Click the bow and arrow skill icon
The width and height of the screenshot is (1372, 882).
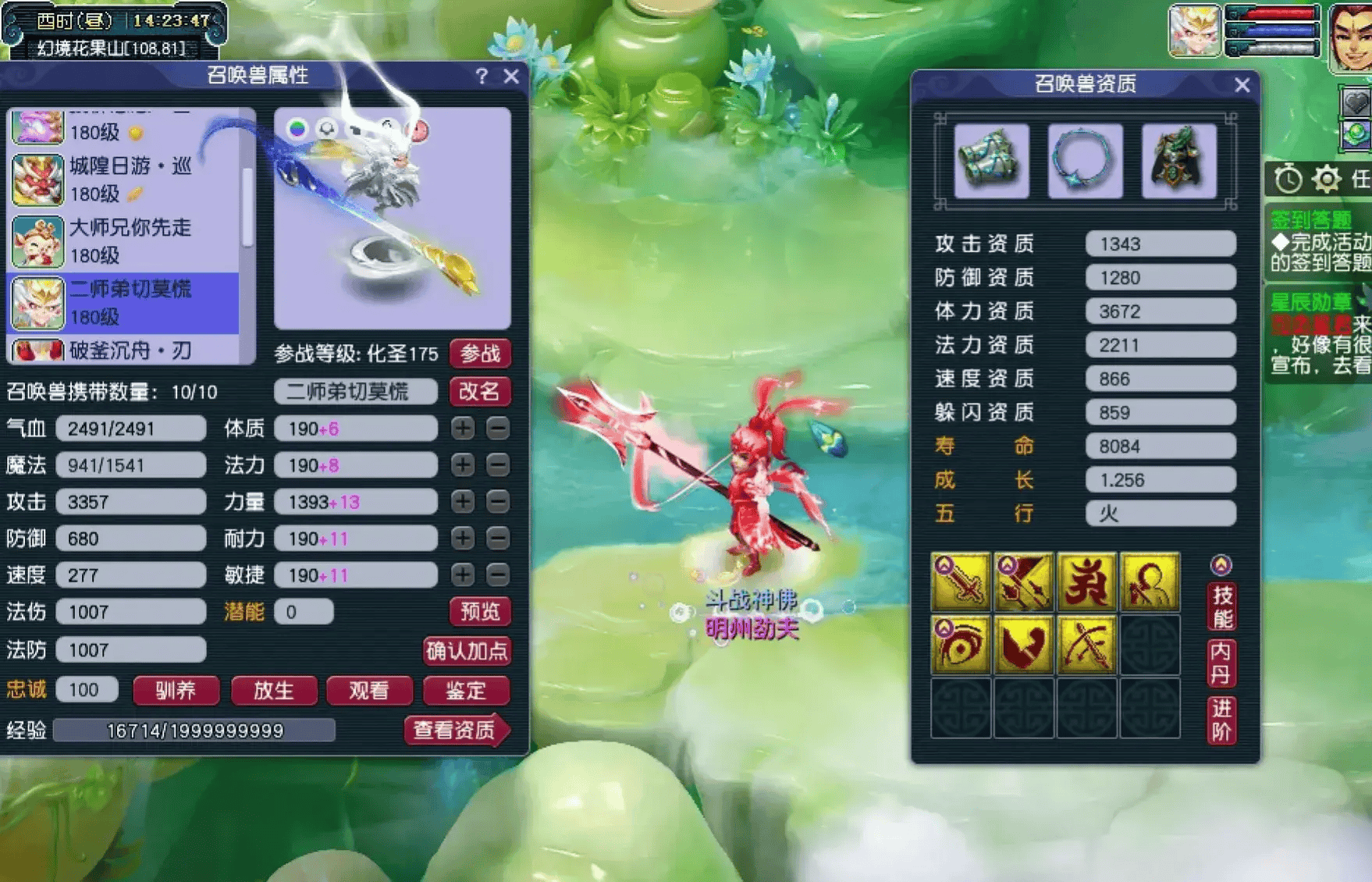click(x=1087, y=645)
